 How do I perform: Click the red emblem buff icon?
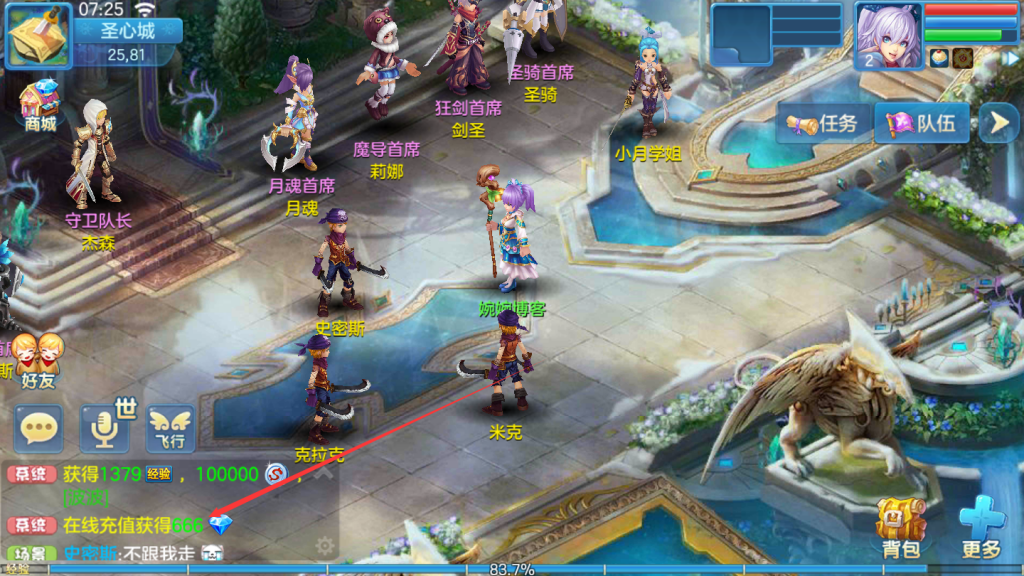pos(962,58)
